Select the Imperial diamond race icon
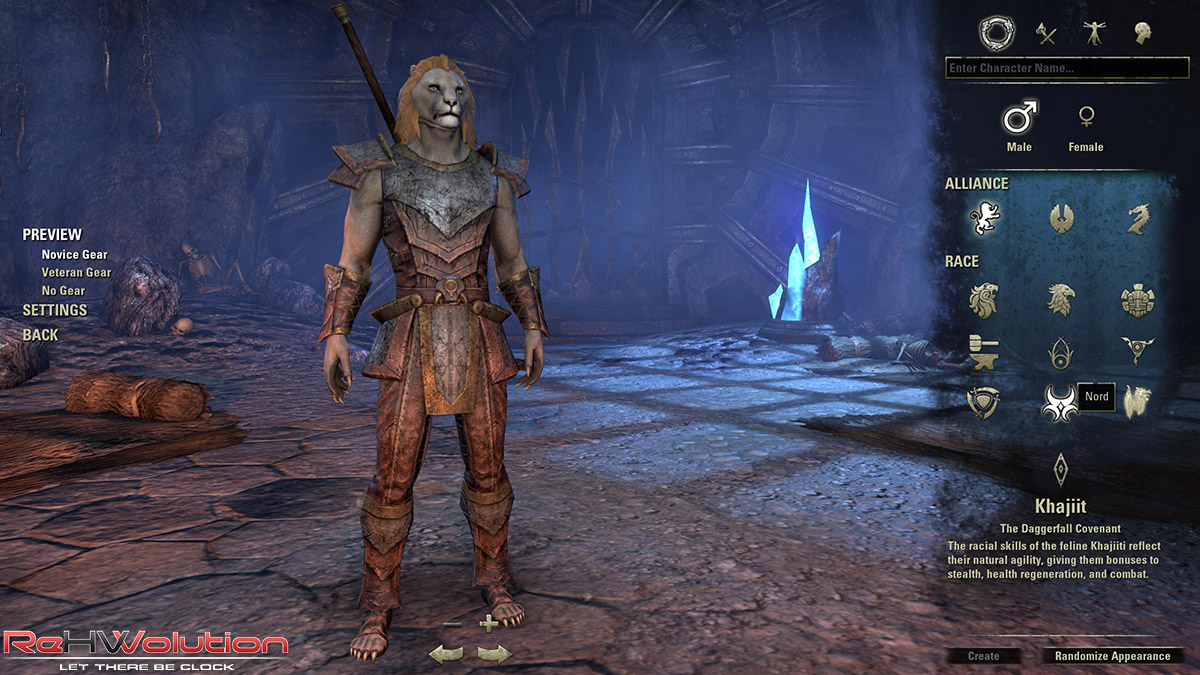 (1060, 468)
